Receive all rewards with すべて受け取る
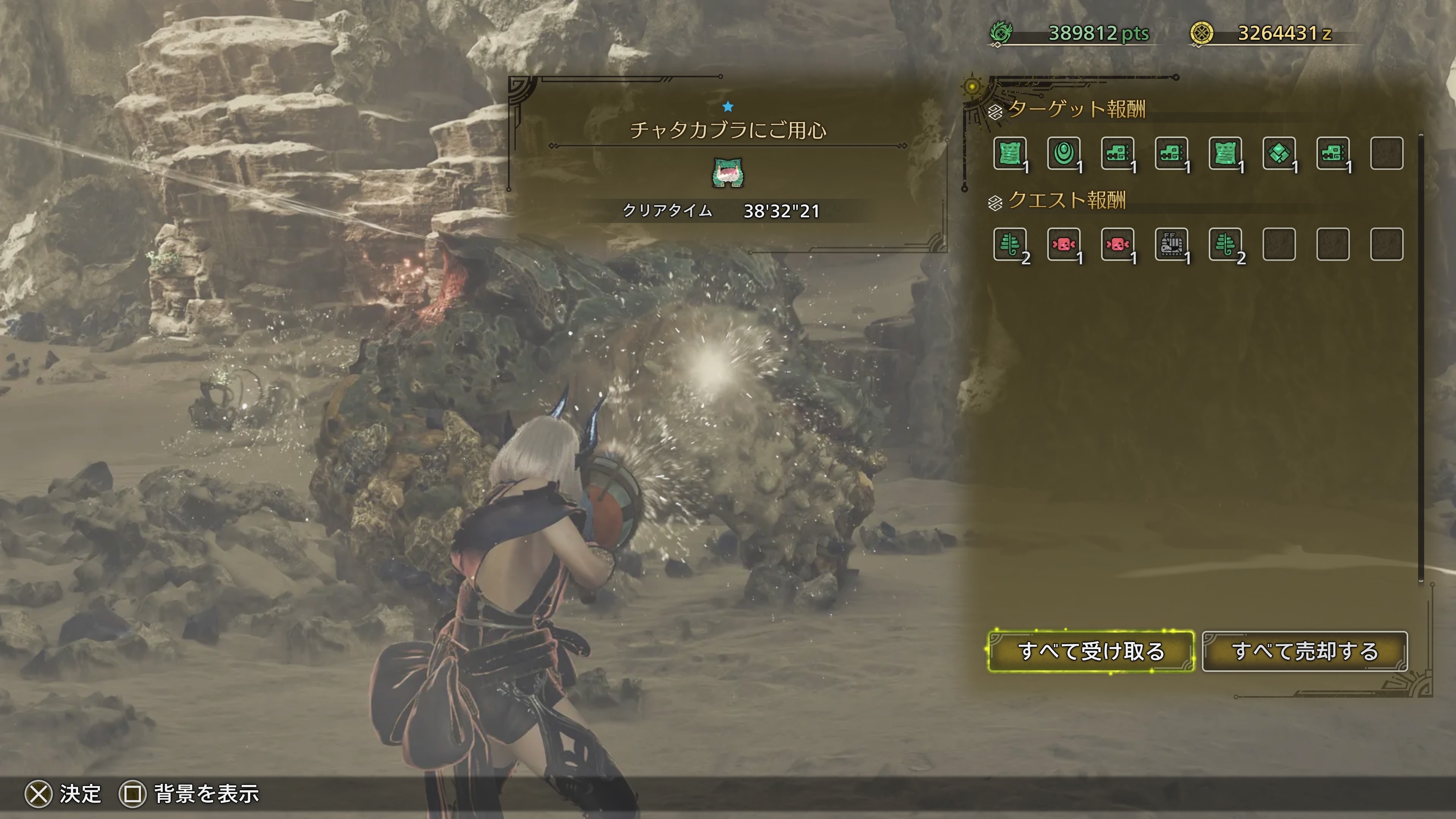 [1091, 651]
